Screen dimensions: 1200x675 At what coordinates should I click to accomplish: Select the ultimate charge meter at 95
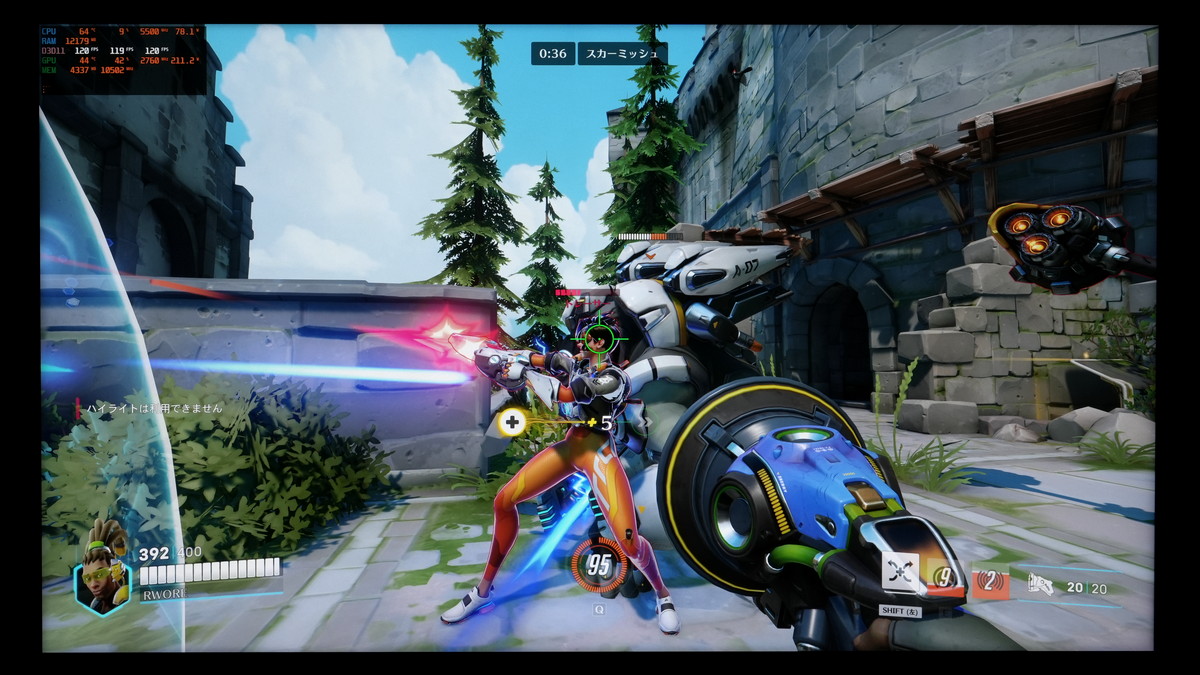pos(598,566)
